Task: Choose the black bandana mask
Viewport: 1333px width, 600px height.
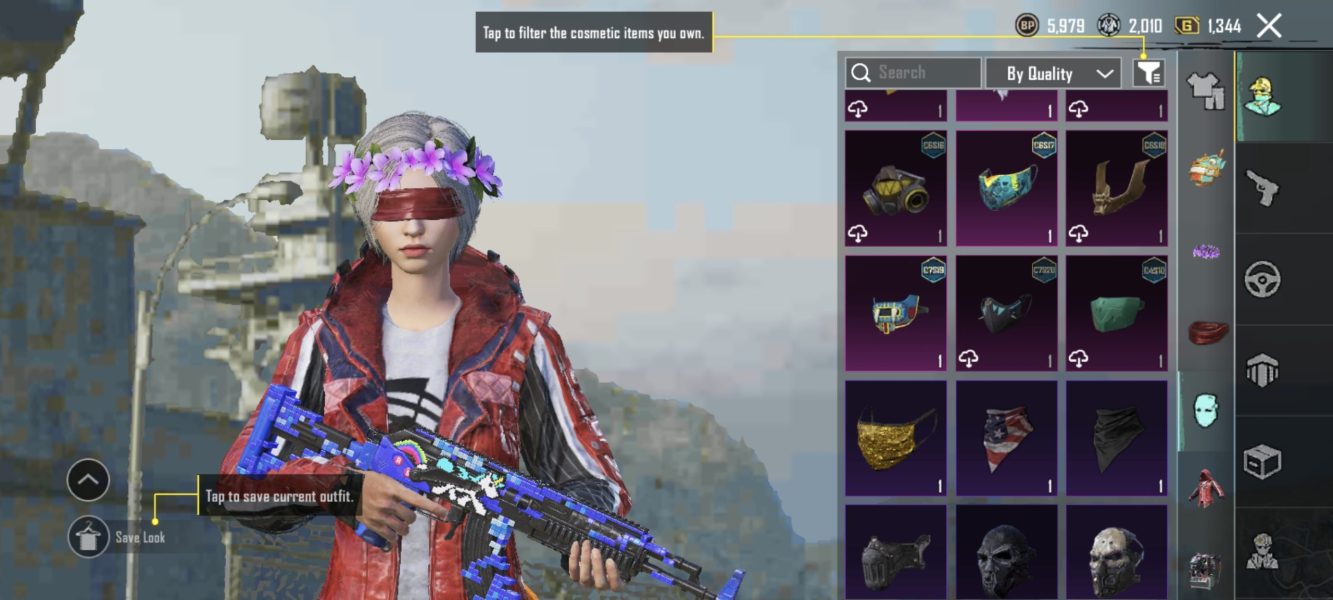Action: click(1116, 437)
